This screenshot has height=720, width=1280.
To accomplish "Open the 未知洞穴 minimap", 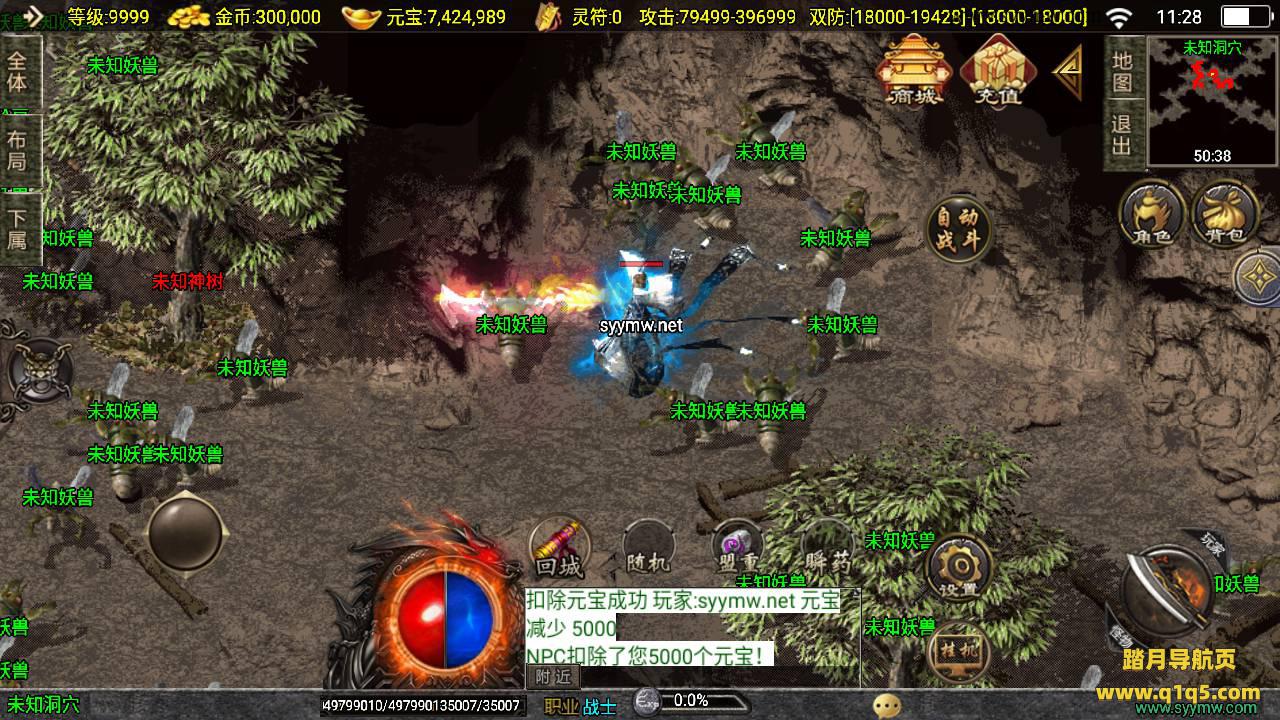I will tap(1212, 102).
